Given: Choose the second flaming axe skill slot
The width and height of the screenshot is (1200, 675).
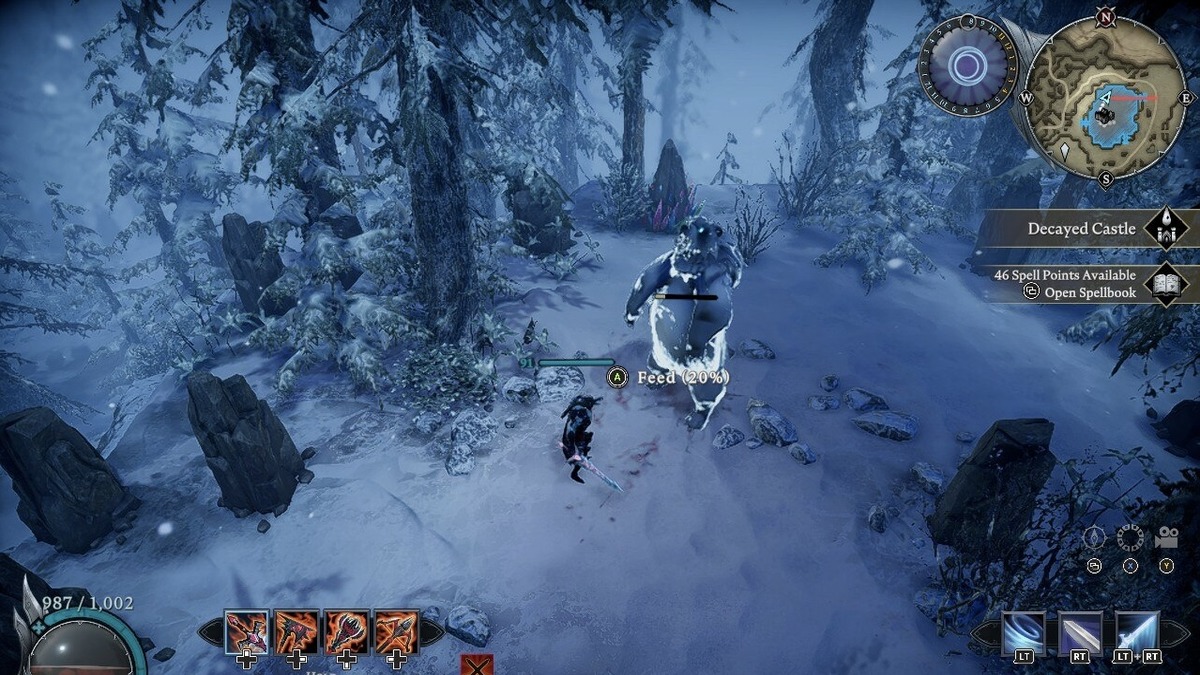Looking at the screenshot, I should click(297, 632).
